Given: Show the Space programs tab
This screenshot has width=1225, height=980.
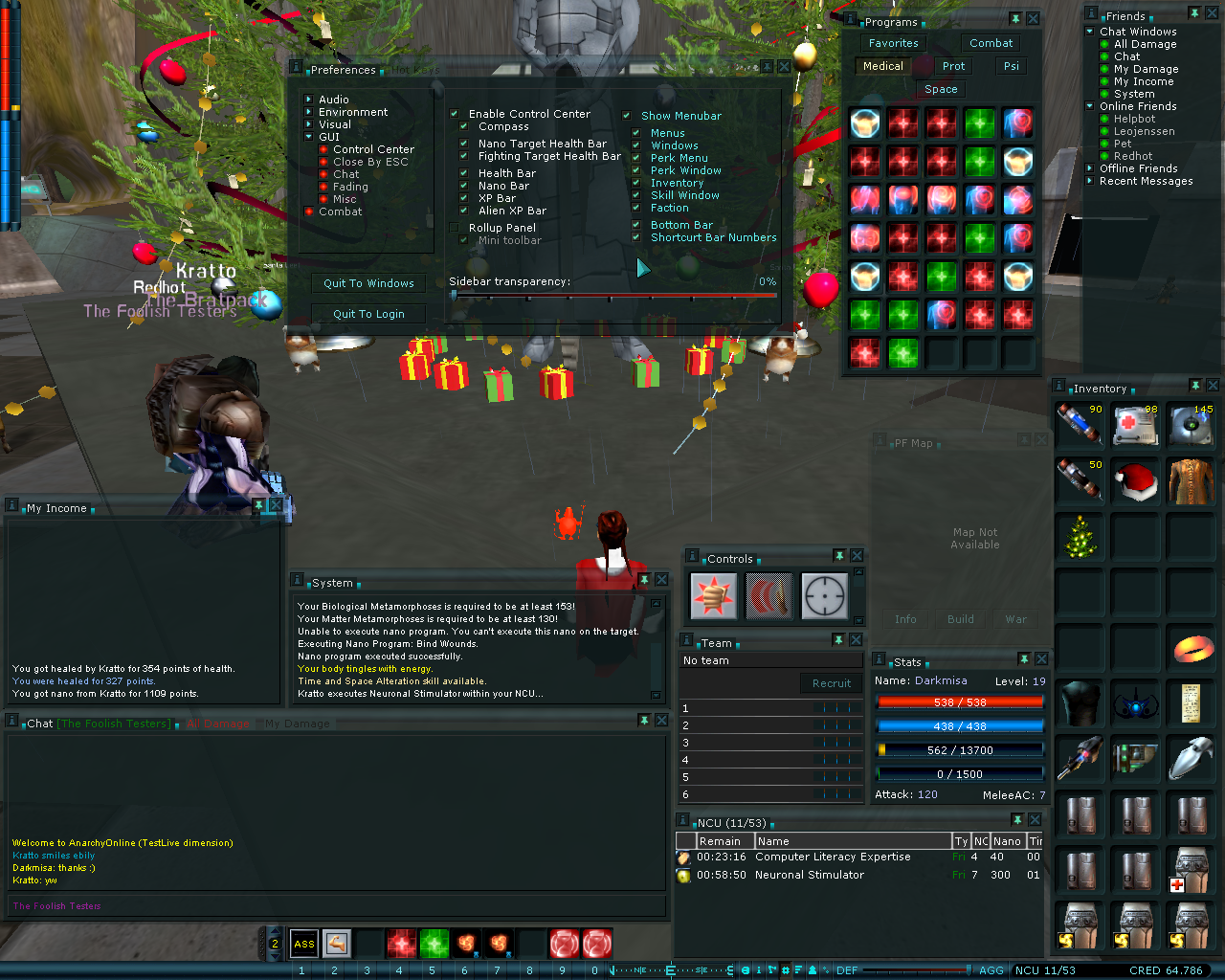Looking at the screenshot, I should click(x=941, y=89).
